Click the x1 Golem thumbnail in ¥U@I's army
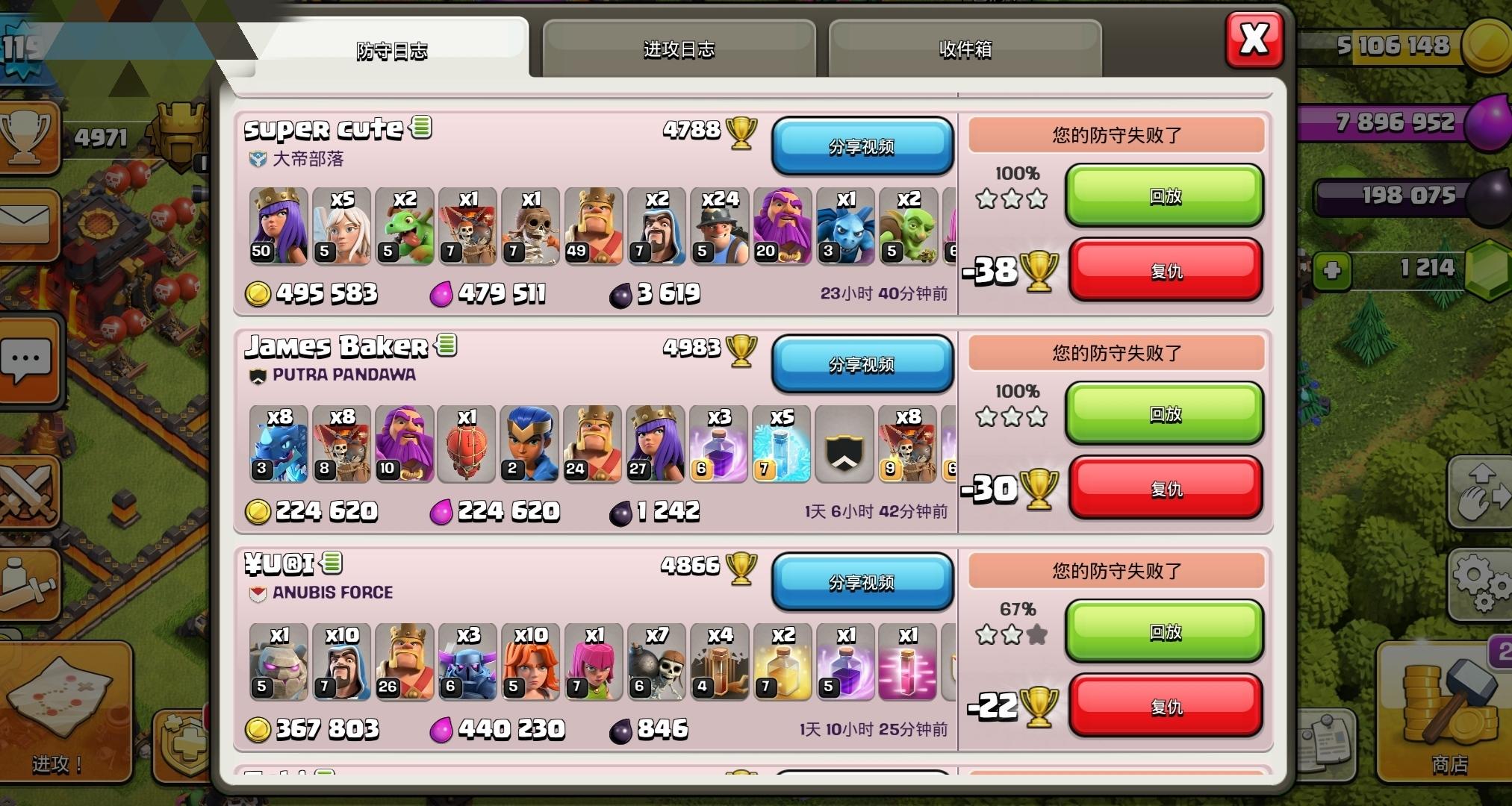Screen dimensions: 1512x806 (279, 663)
